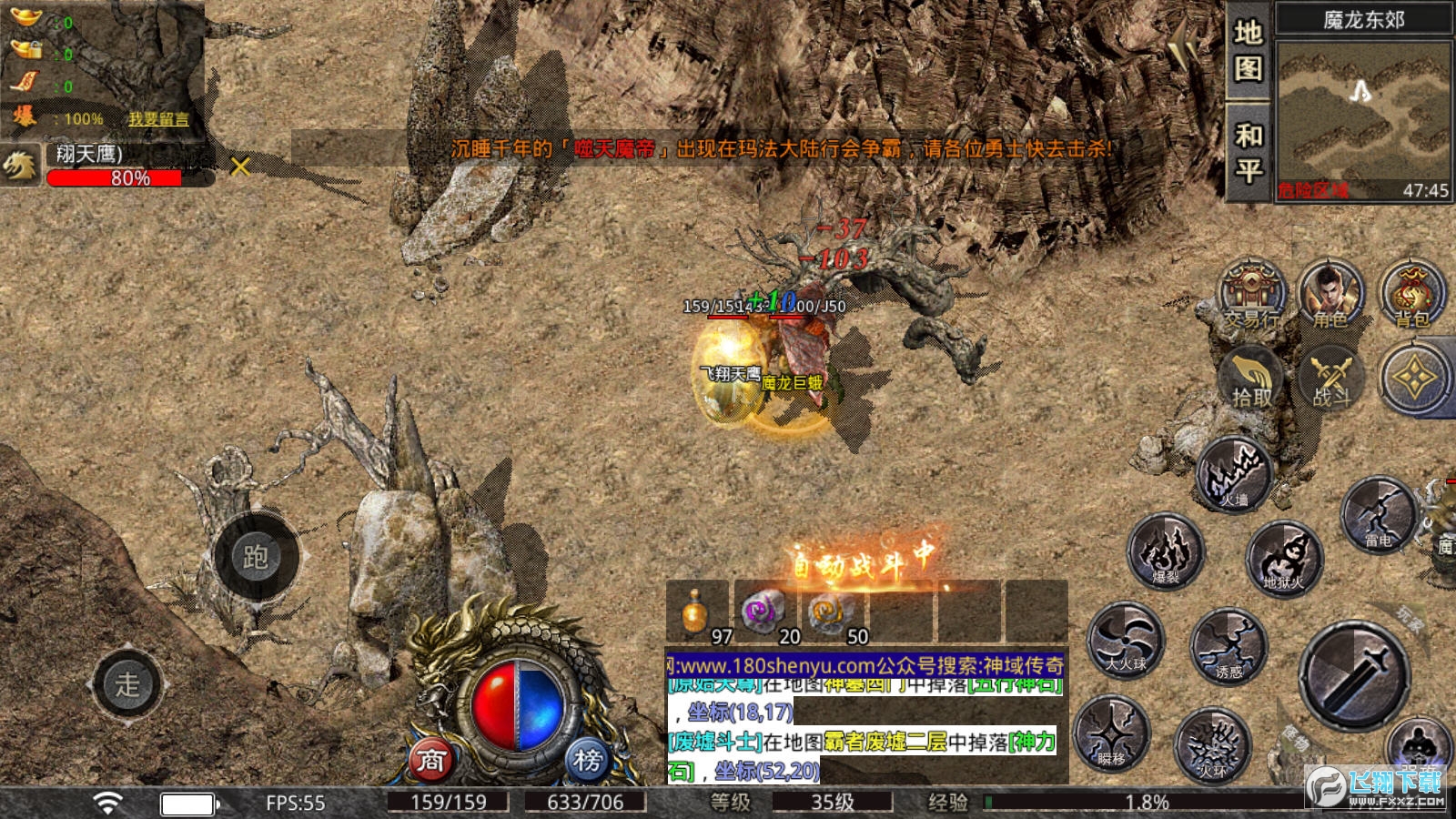Activate the 地狱火 hellfire skill

click(1283, 557)
